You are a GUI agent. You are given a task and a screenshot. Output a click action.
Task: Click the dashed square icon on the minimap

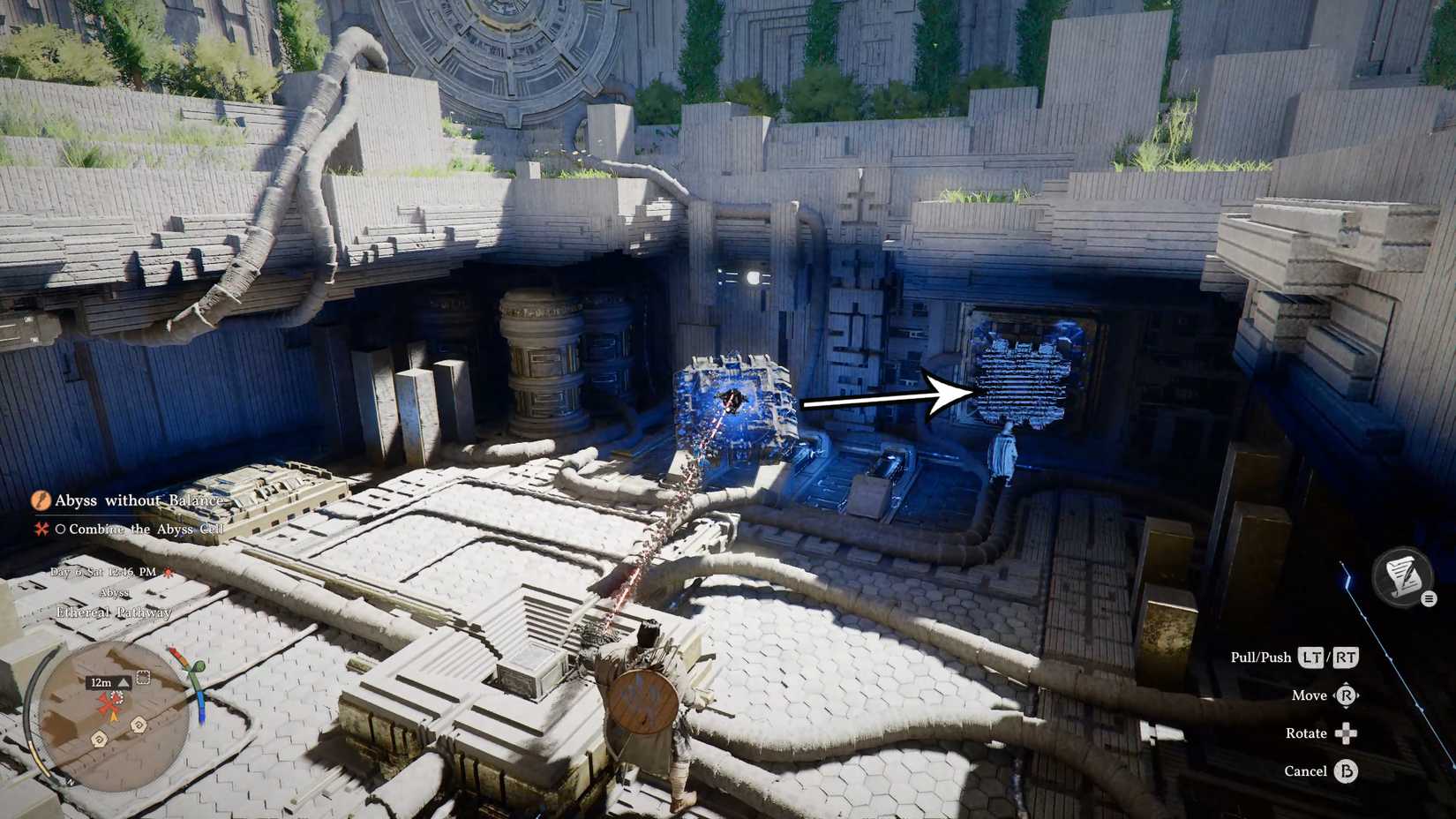(x=143, y=676)
